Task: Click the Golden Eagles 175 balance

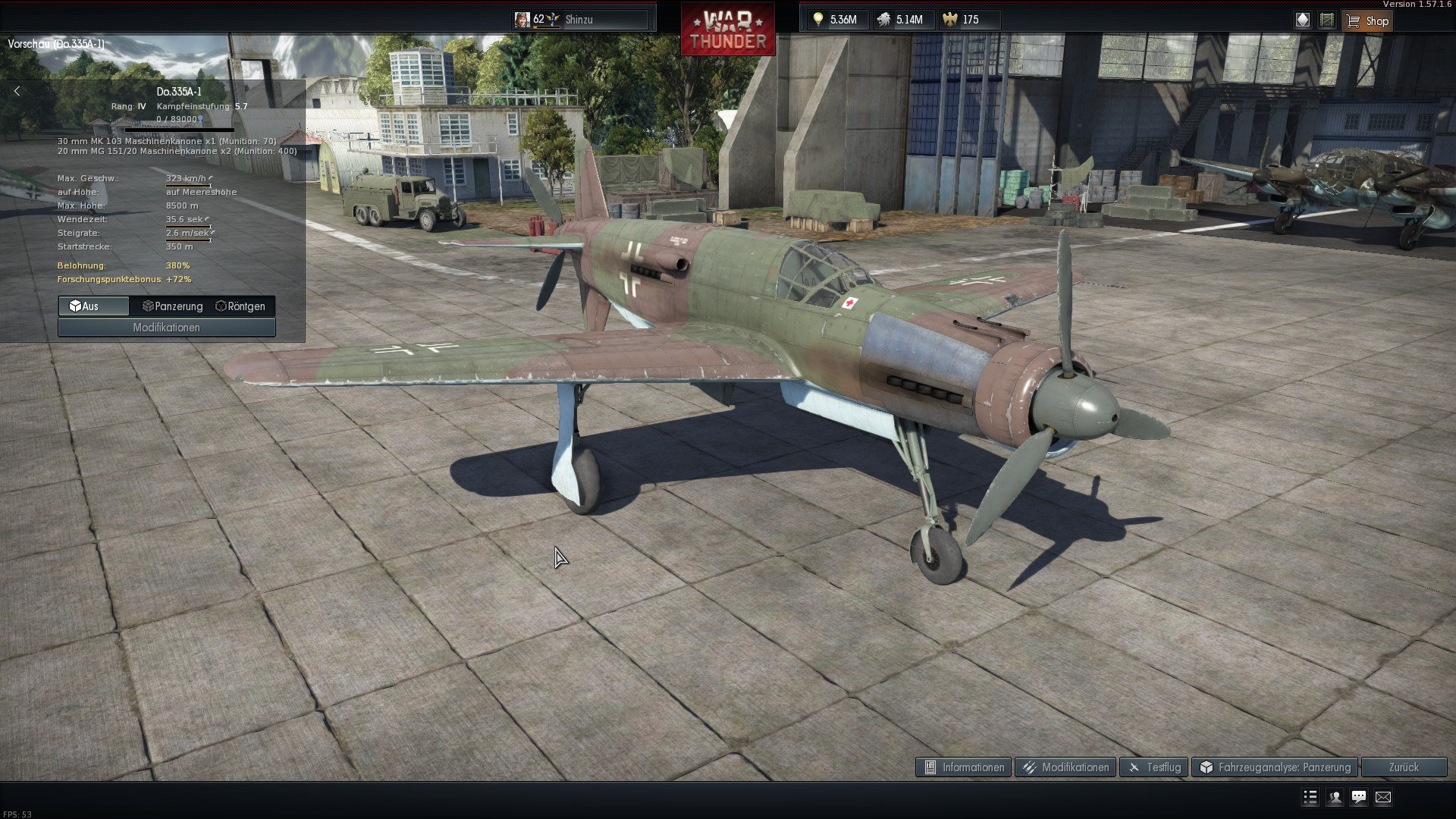Action: [x=962, y=20]
